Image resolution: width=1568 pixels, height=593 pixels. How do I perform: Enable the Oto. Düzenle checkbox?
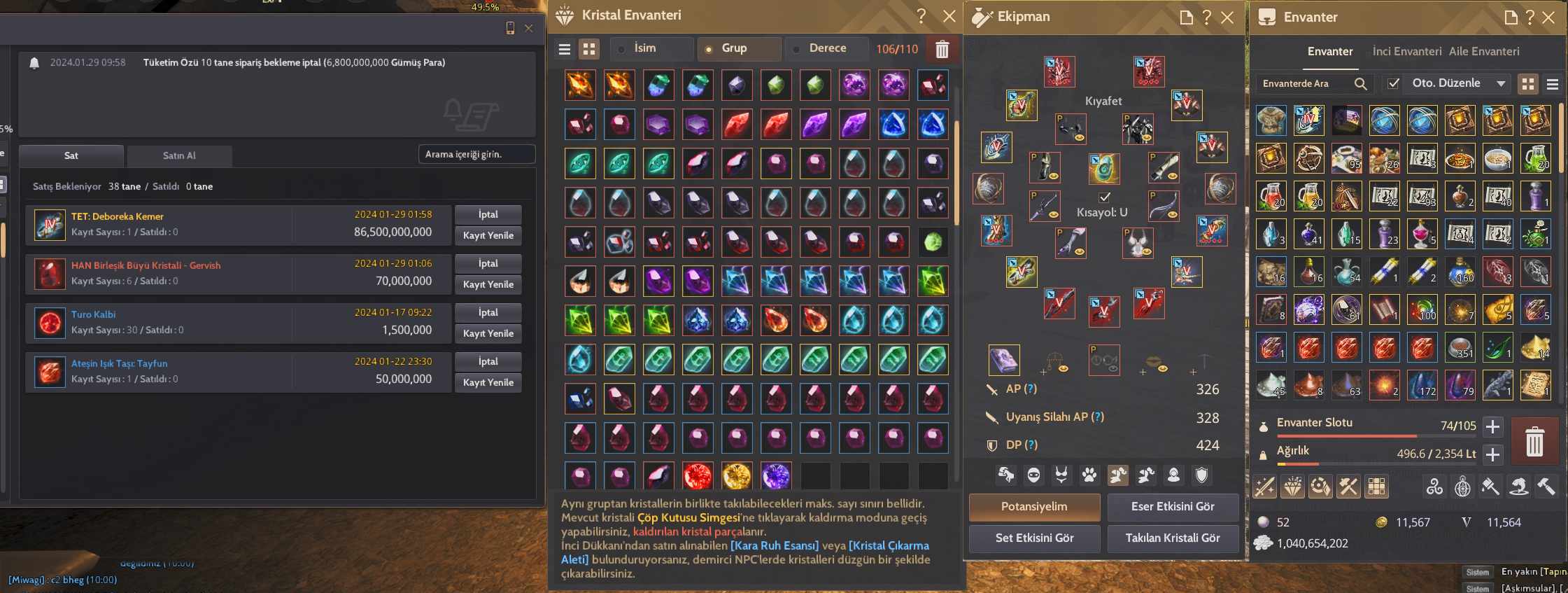coord(1394,83)
